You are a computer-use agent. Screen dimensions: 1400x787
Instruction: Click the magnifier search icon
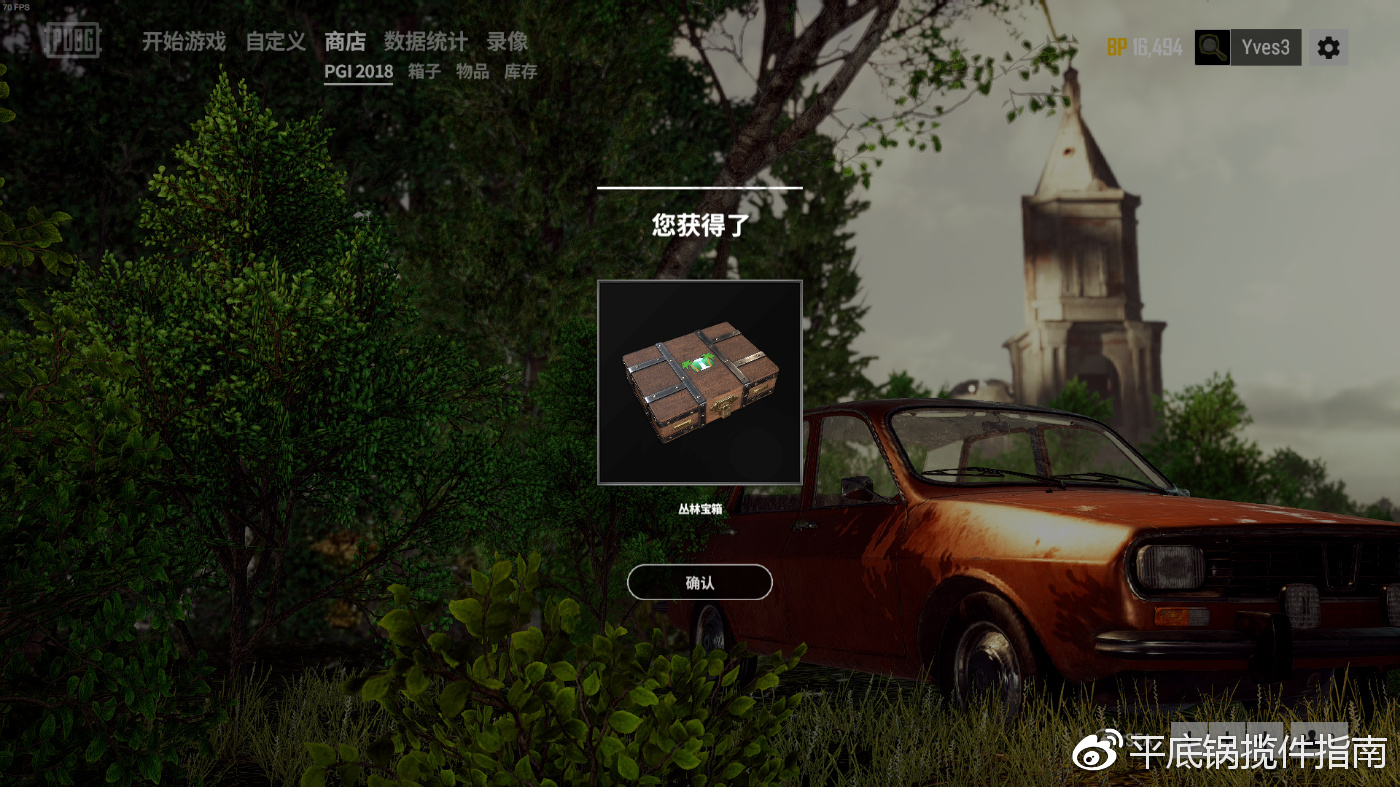(x=1212, y=47)
